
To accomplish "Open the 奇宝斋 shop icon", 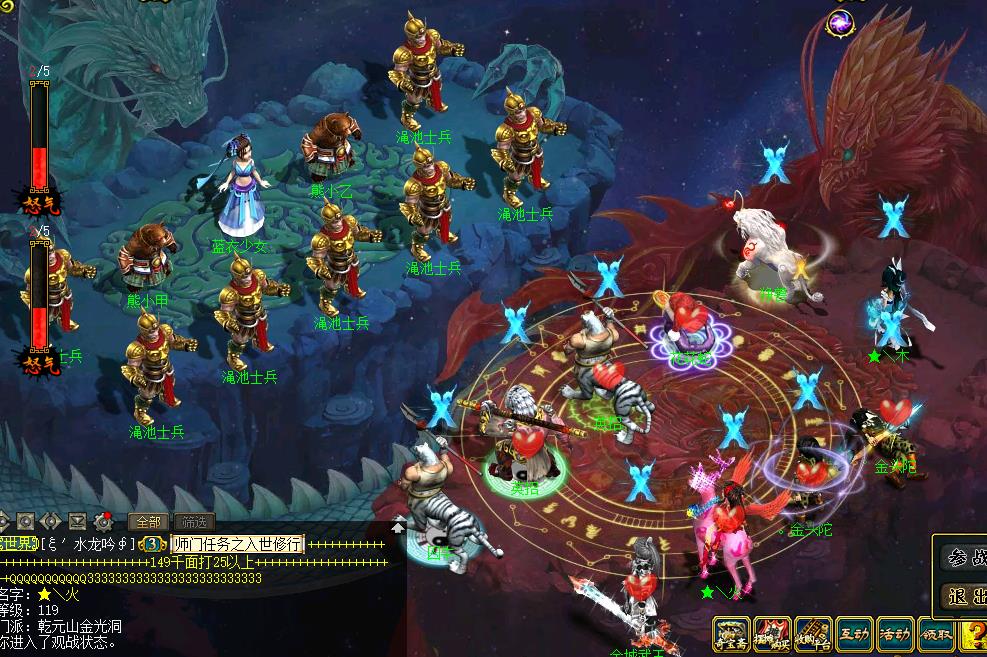I will pyautogui.click(x=731, y=634).
